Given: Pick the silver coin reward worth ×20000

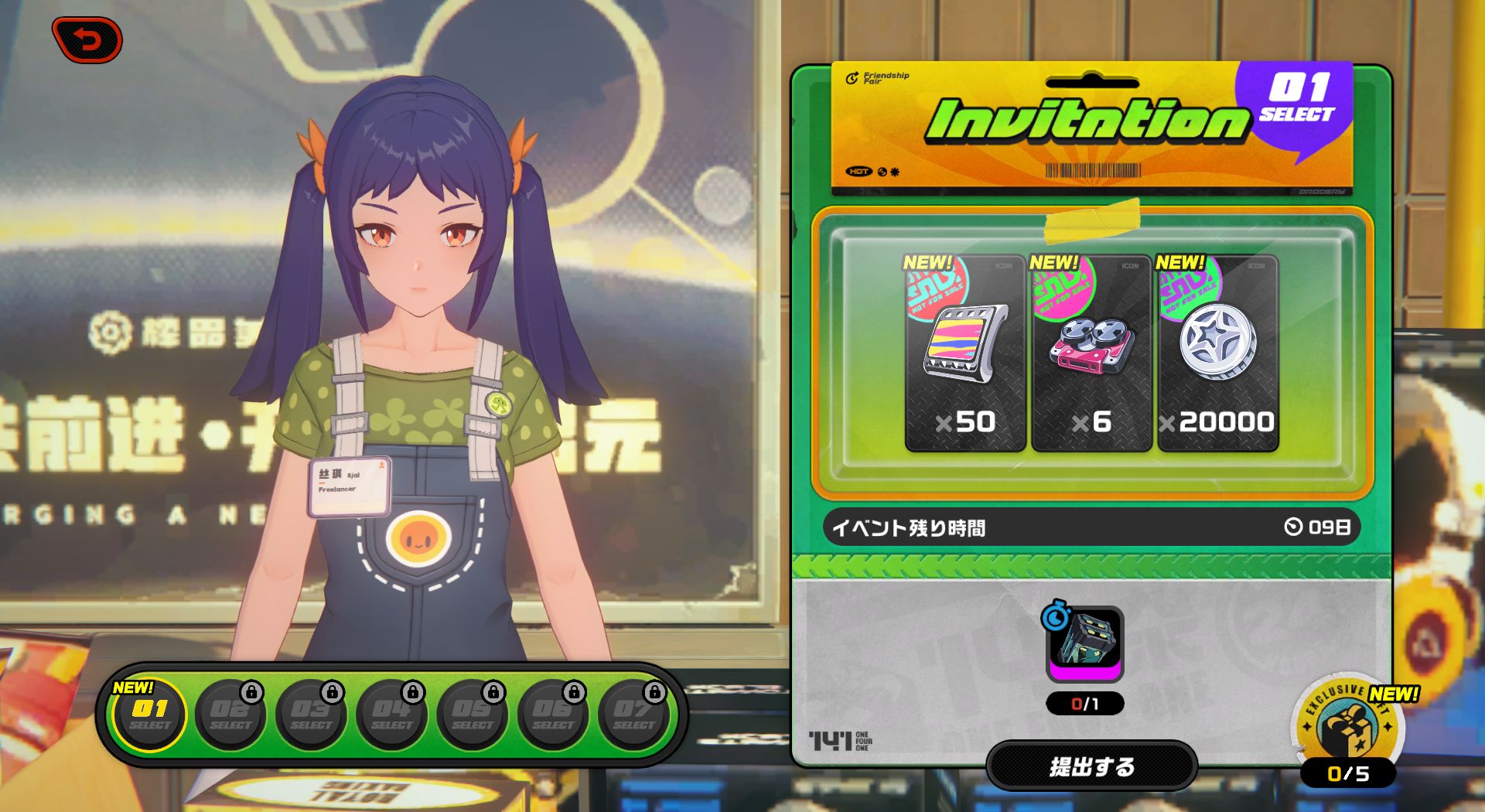Looking at the screenshot, I should (x=1216, y=352).
